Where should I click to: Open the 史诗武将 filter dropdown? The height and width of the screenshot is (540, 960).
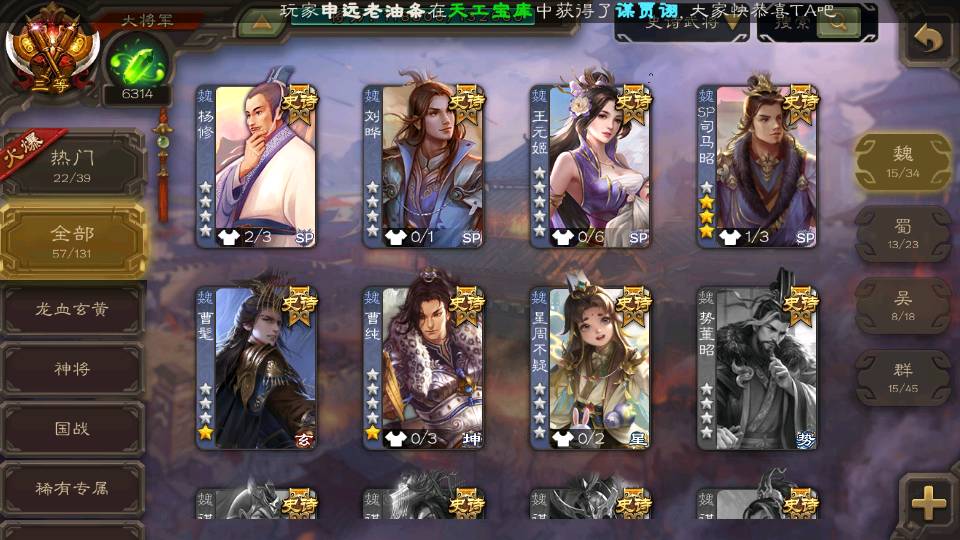(681, 24)
